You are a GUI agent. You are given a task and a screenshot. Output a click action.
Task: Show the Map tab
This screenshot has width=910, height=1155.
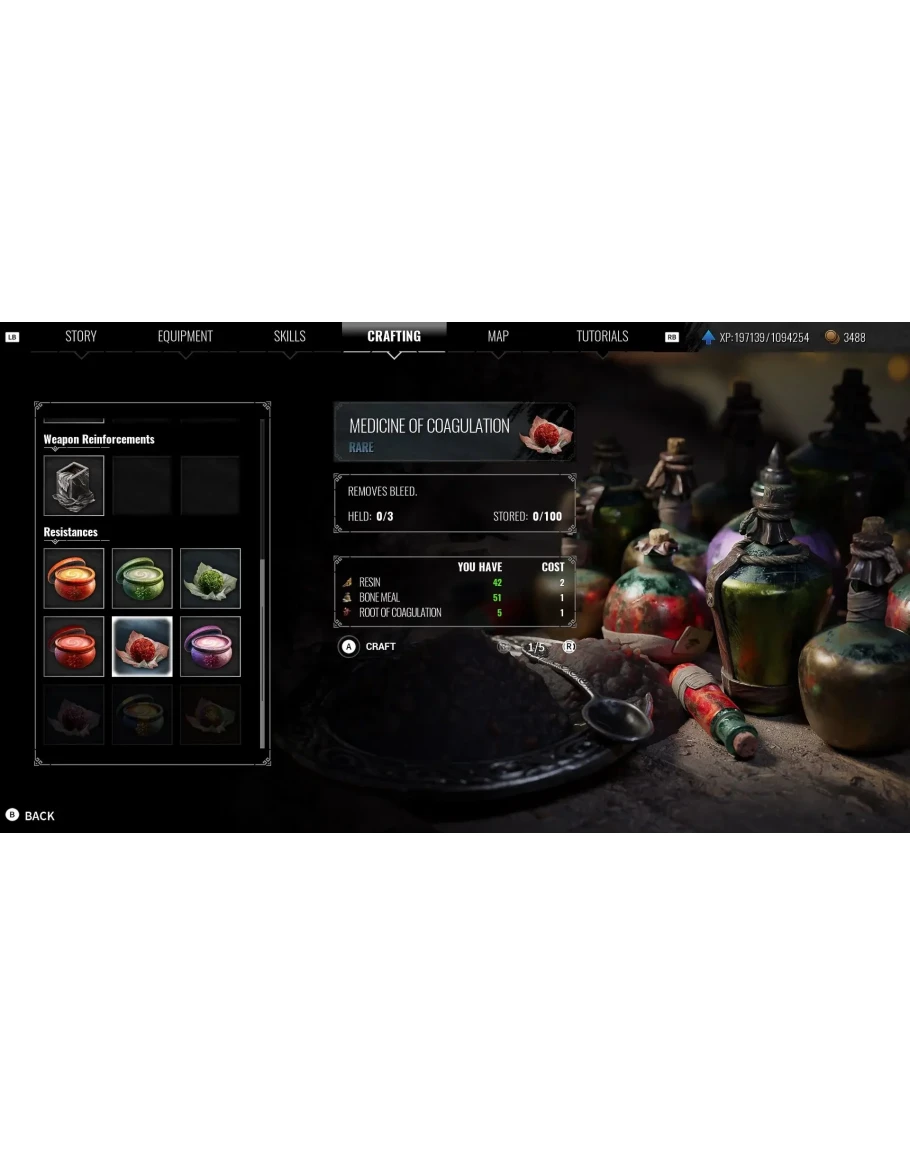tap(498, 337)
